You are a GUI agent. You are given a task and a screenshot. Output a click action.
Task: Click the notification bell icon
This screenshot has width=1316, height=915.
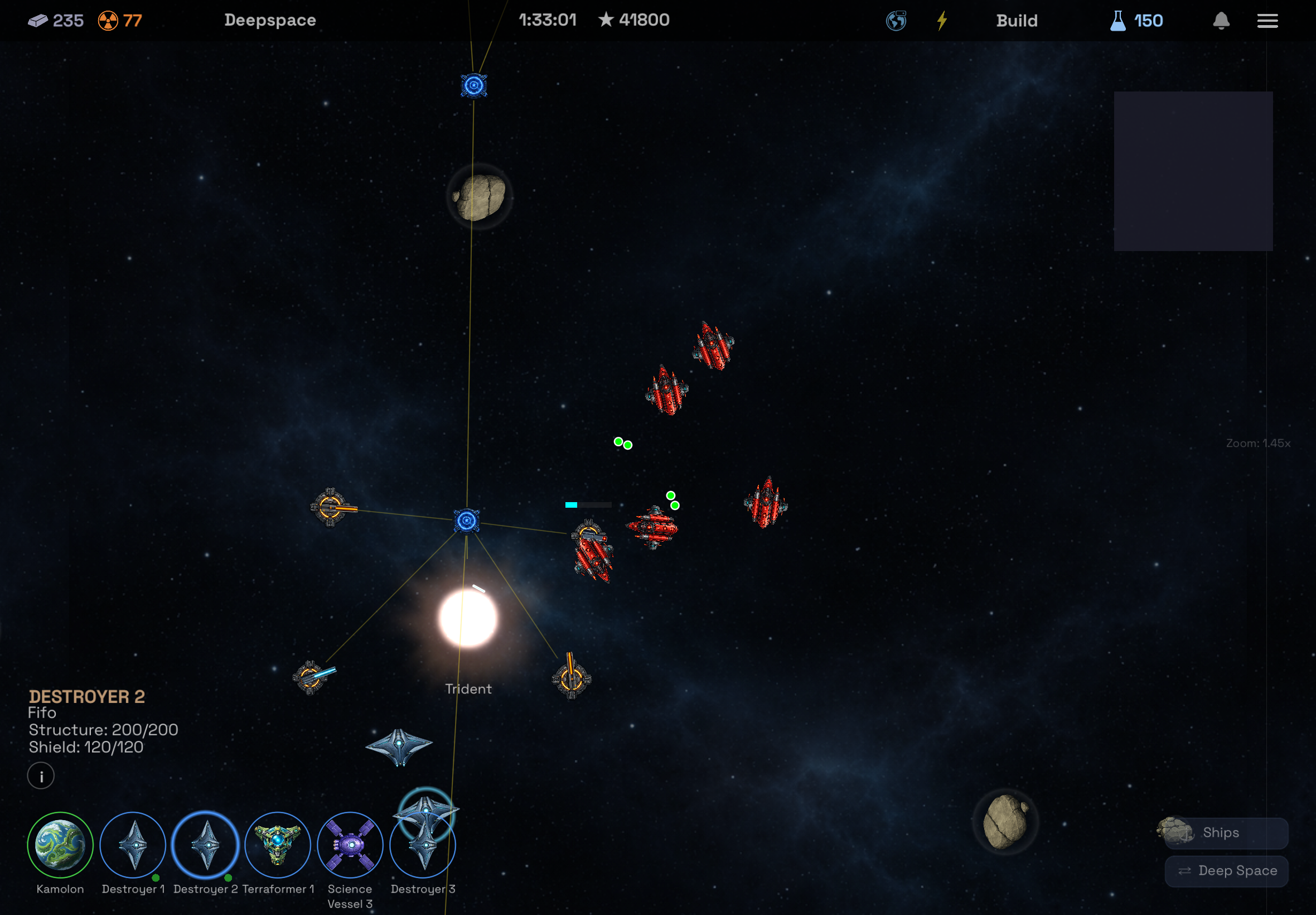tap(1220, 21)
